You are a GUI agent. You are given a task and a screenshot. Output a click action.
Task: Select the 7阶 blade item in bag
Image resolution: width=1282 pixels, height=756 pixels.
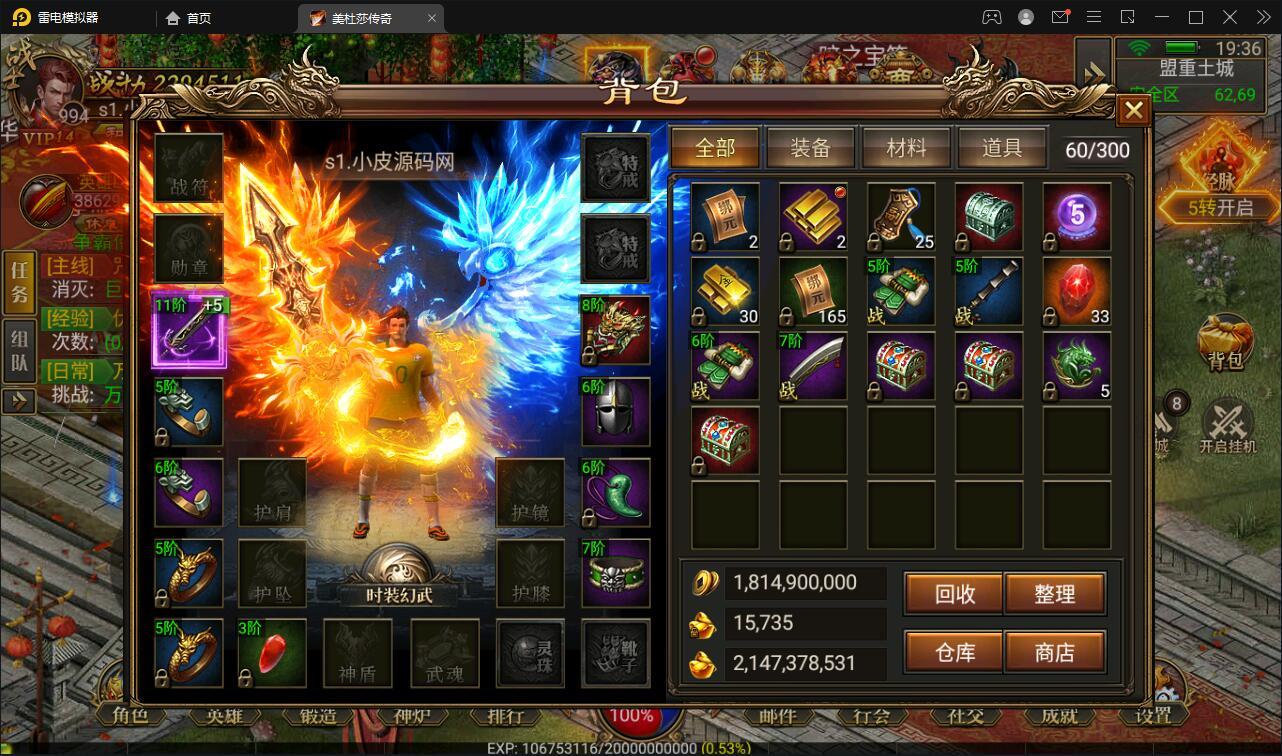tap(813, 366)
